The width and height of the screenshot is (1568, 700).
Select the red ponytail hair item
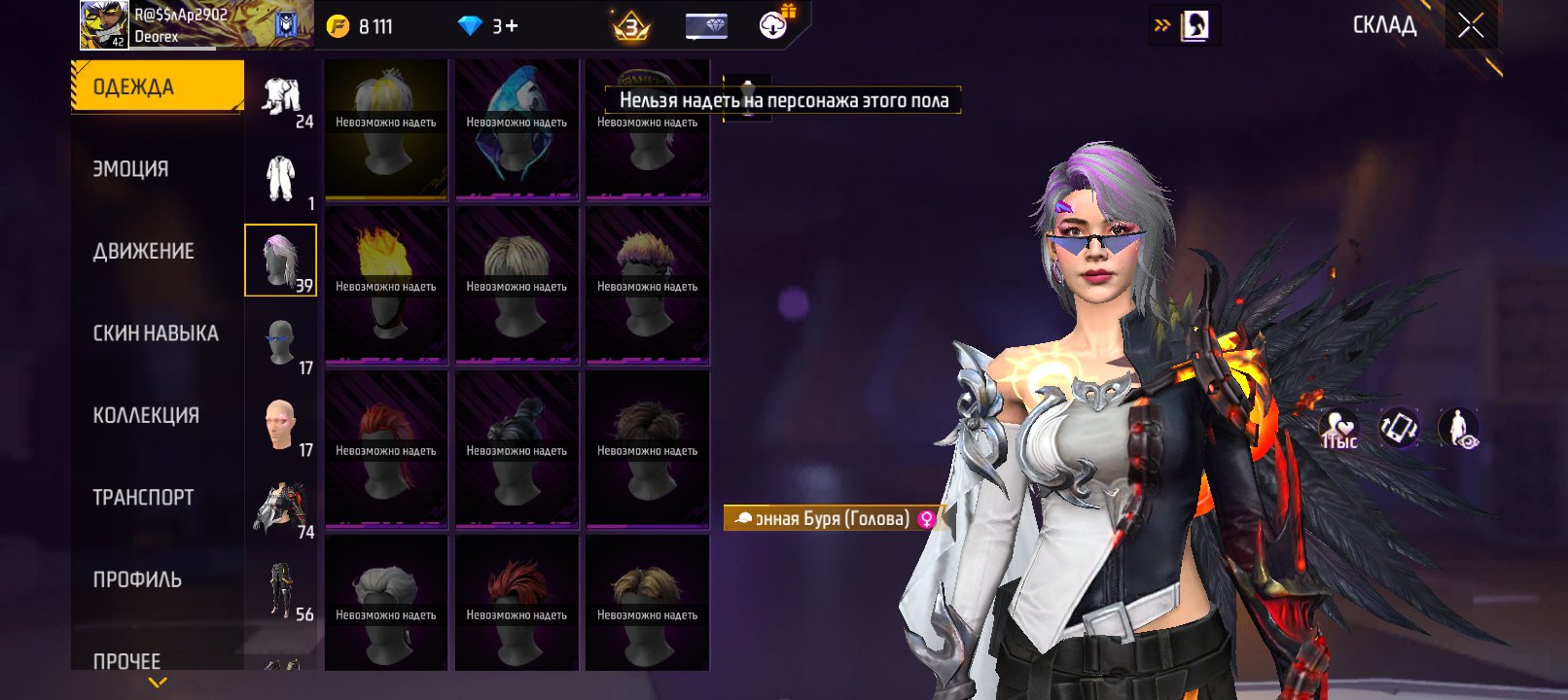point(386,449)
